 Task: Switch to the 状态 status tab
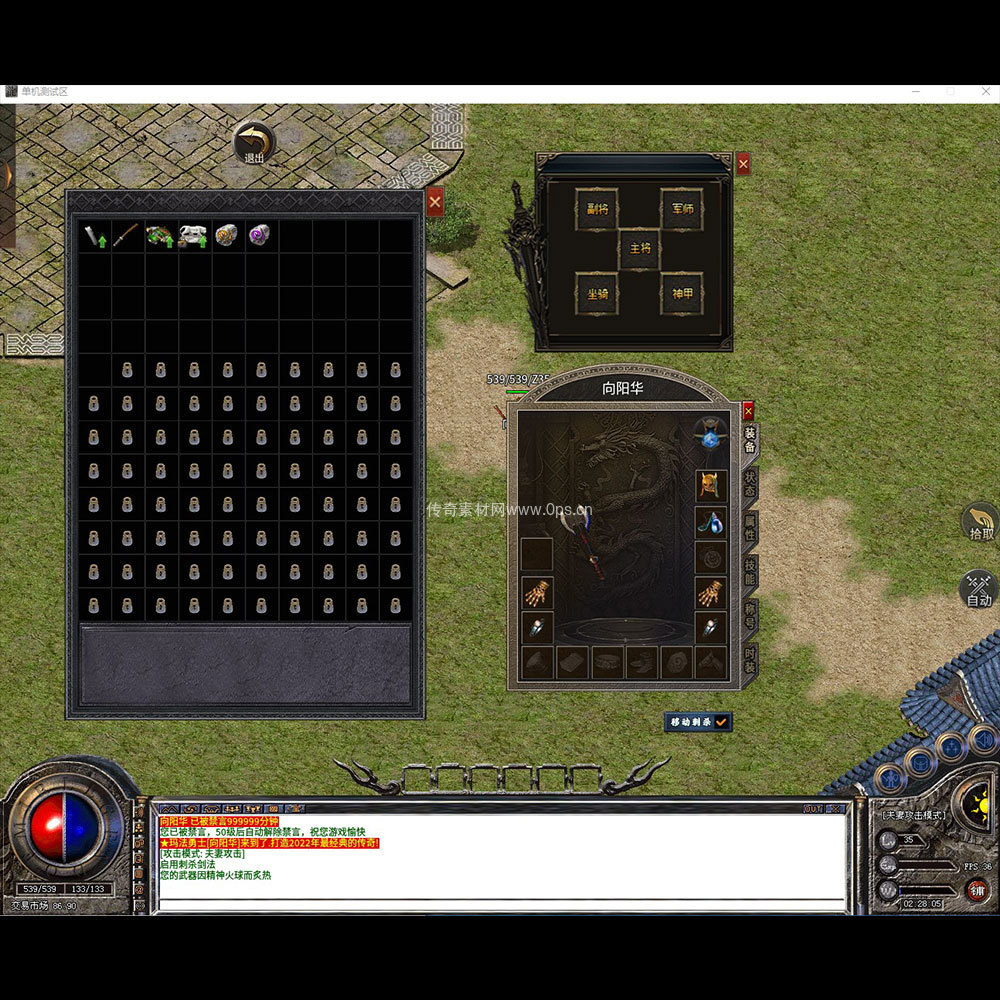(750, 484)
